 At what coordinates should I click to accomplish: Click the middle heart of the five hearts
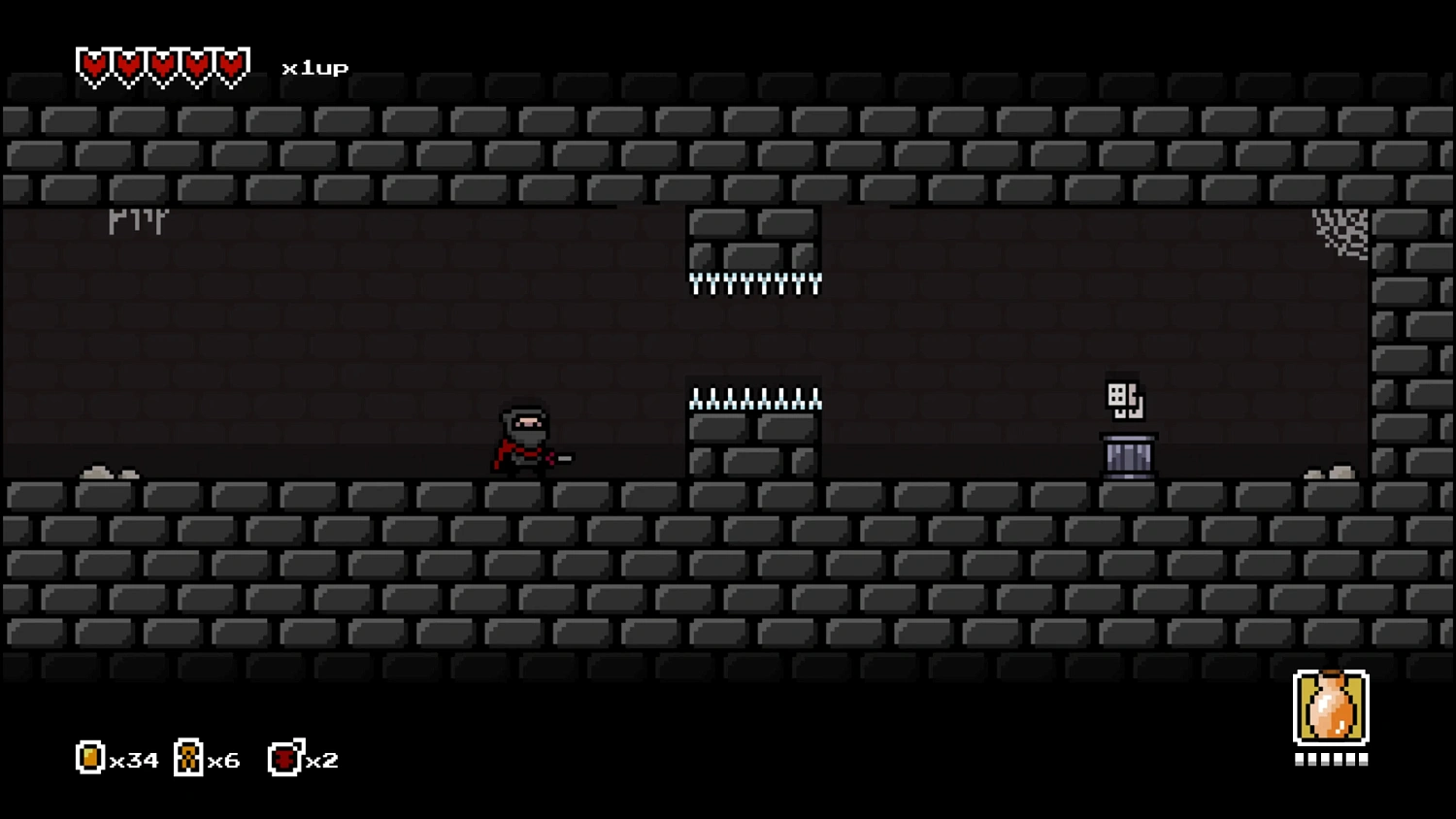pos(161,65)
